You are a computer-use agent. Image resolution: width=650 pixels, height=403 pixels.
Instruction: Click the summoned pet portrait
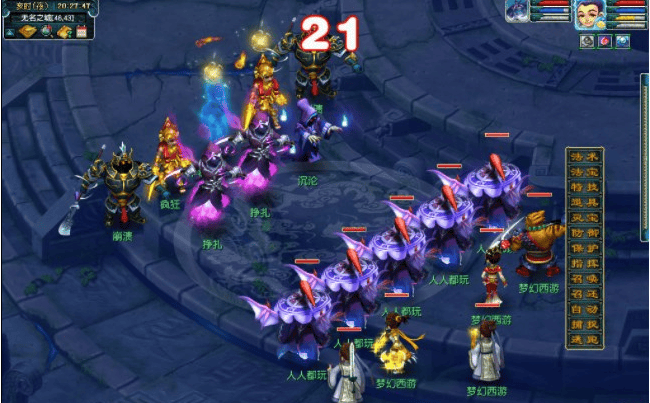(520, 11)
